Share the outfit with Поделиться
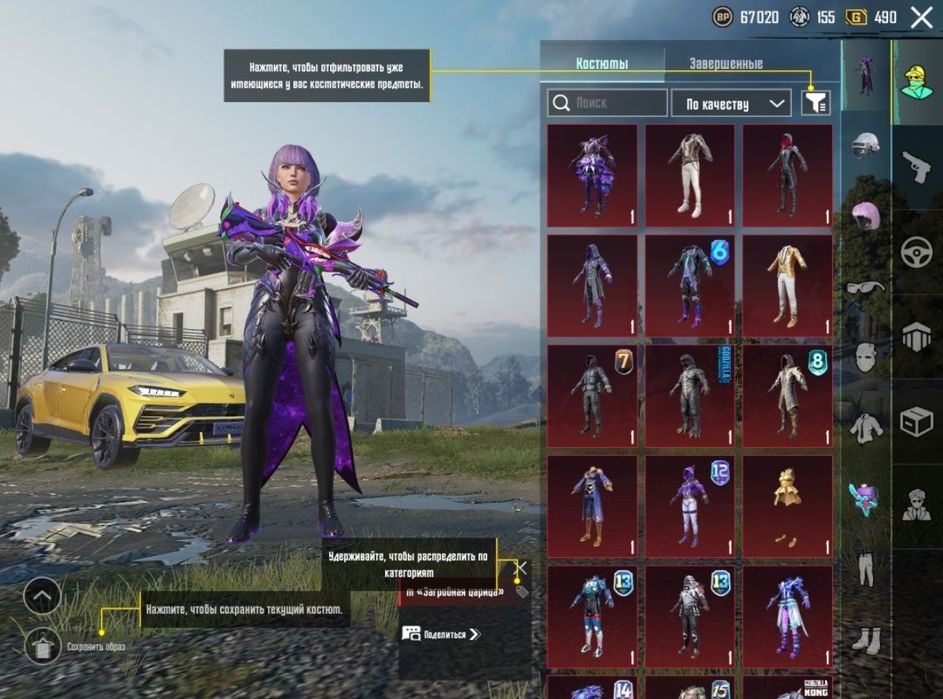The image size is (943, 699). coord(441,633)
